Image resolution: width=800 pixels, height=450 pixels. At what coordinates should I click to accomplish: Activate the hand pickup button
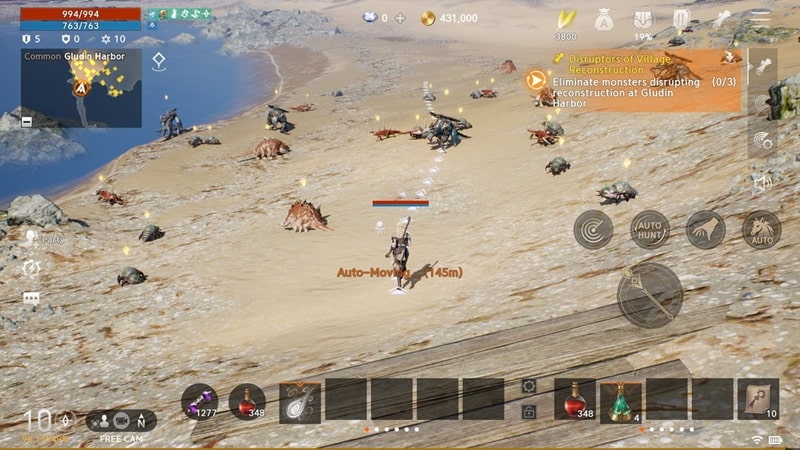pyautogui.click(x=706, y=230)
